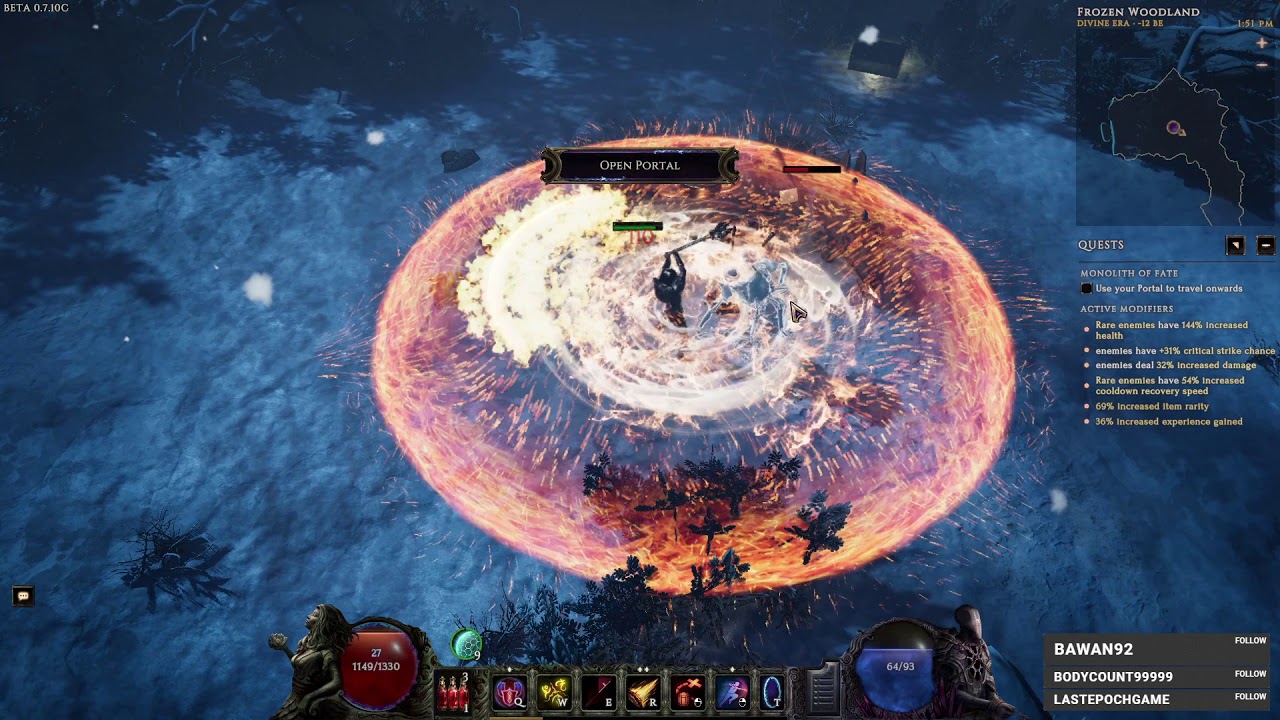Zoom in the minimap with plus
The image size is (1280, 720).
click(1262, 43)
